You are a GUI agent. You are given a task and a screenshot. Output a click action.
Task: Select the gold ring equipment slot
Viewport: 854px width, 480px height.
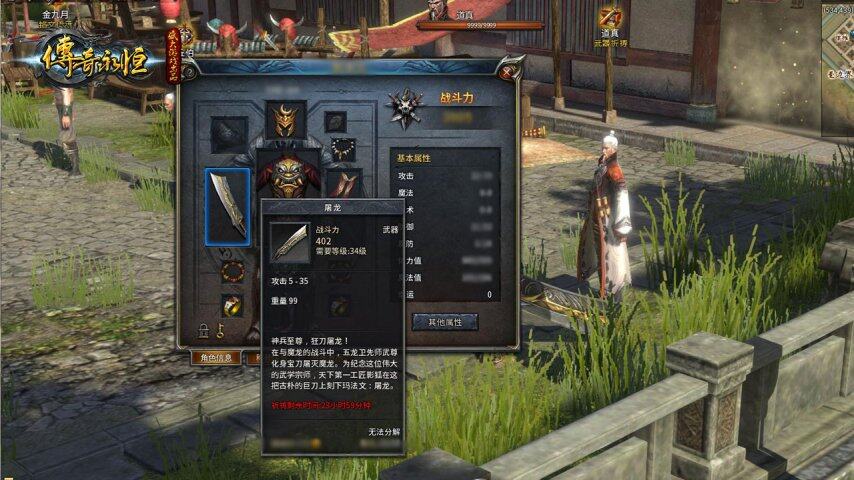(232, 305)
